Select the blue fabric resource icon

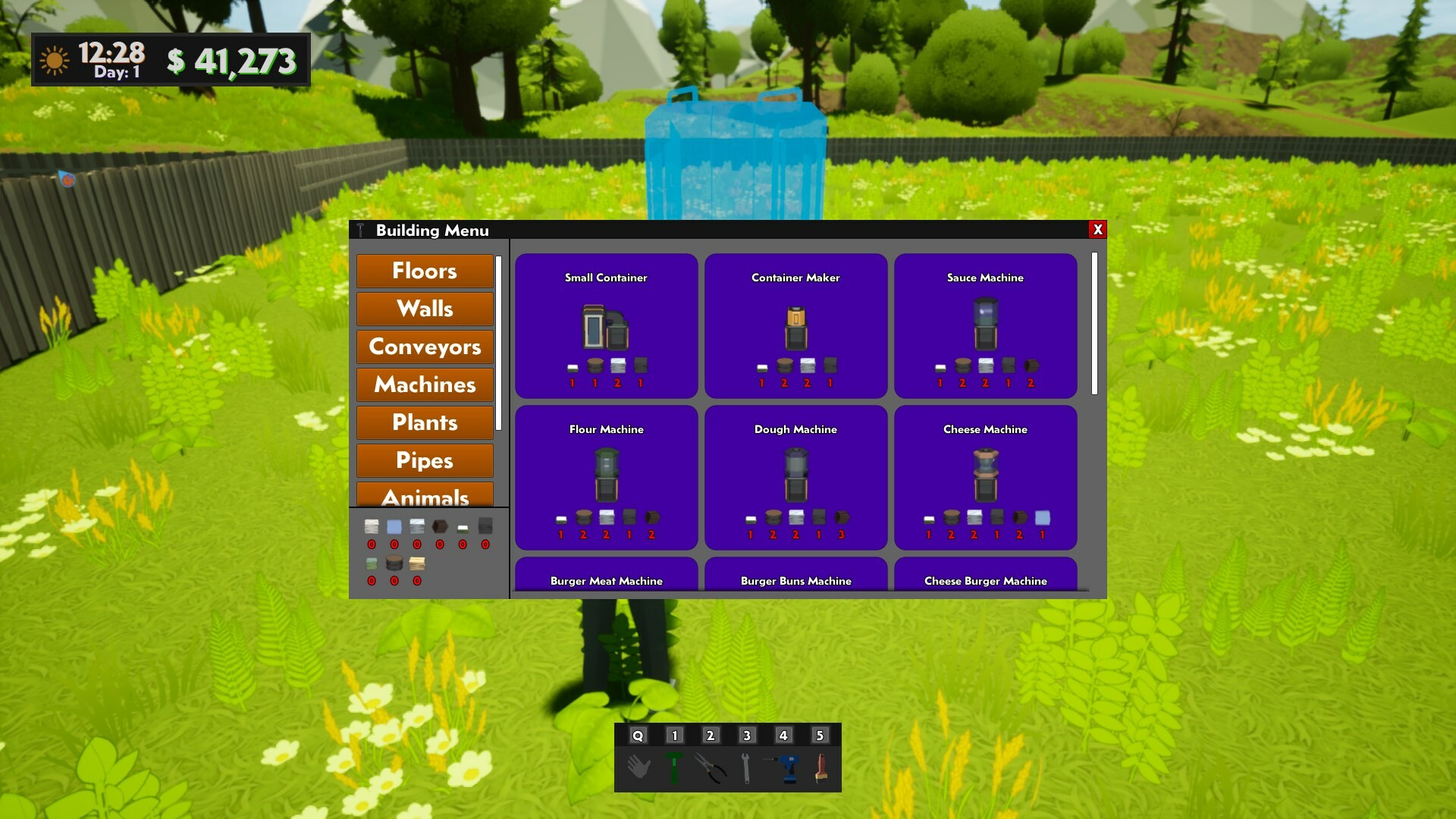coord(393,526)
